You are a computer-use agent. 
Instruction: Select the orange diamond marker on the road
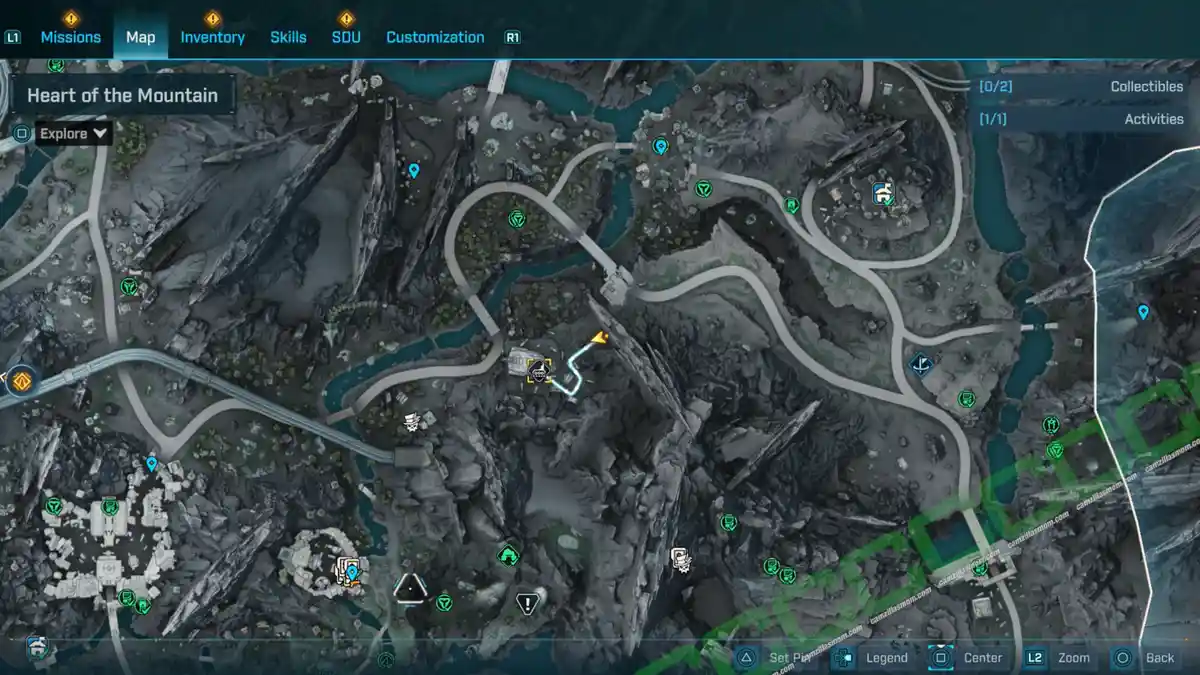pos(21,381)
